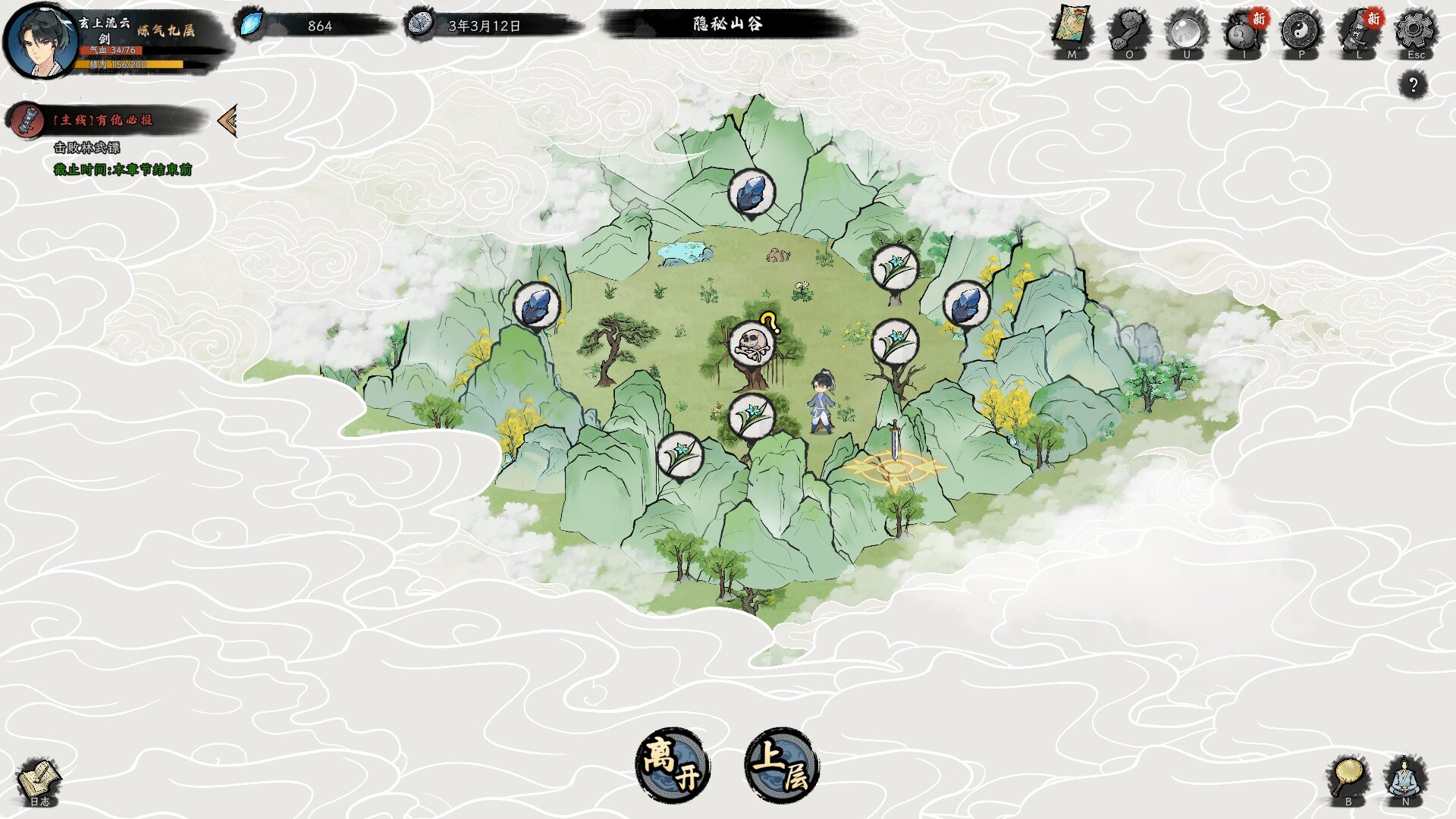Open the bronze mirror icon
The height and width of the screenshot is (819, 1456).
[x=1348, y=778]
